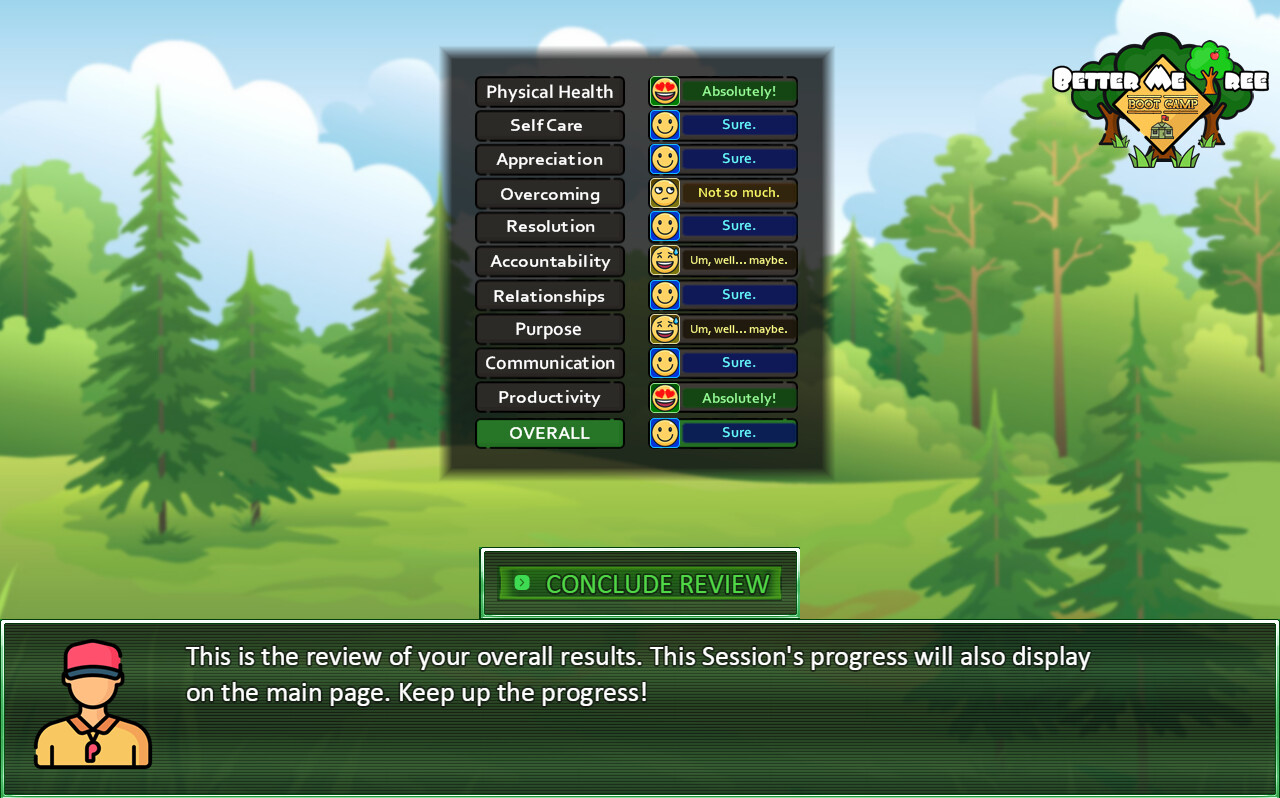Click the smirking emoji beside Overcoming
1280x798 pixels.
coord(664,193)
